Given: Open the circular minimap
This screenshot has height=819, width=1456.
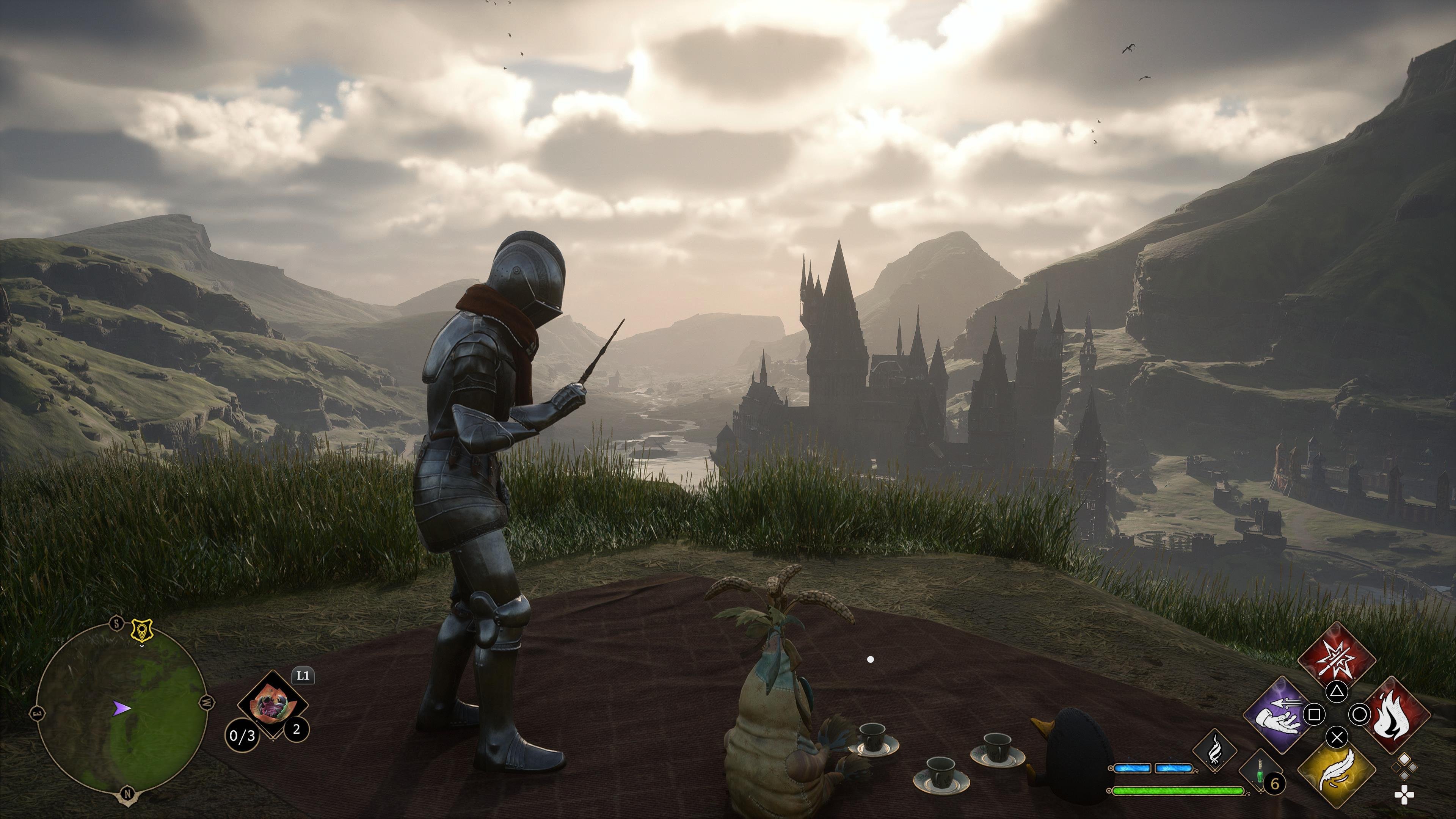Looking at the screenshot, I should point(121,708).
